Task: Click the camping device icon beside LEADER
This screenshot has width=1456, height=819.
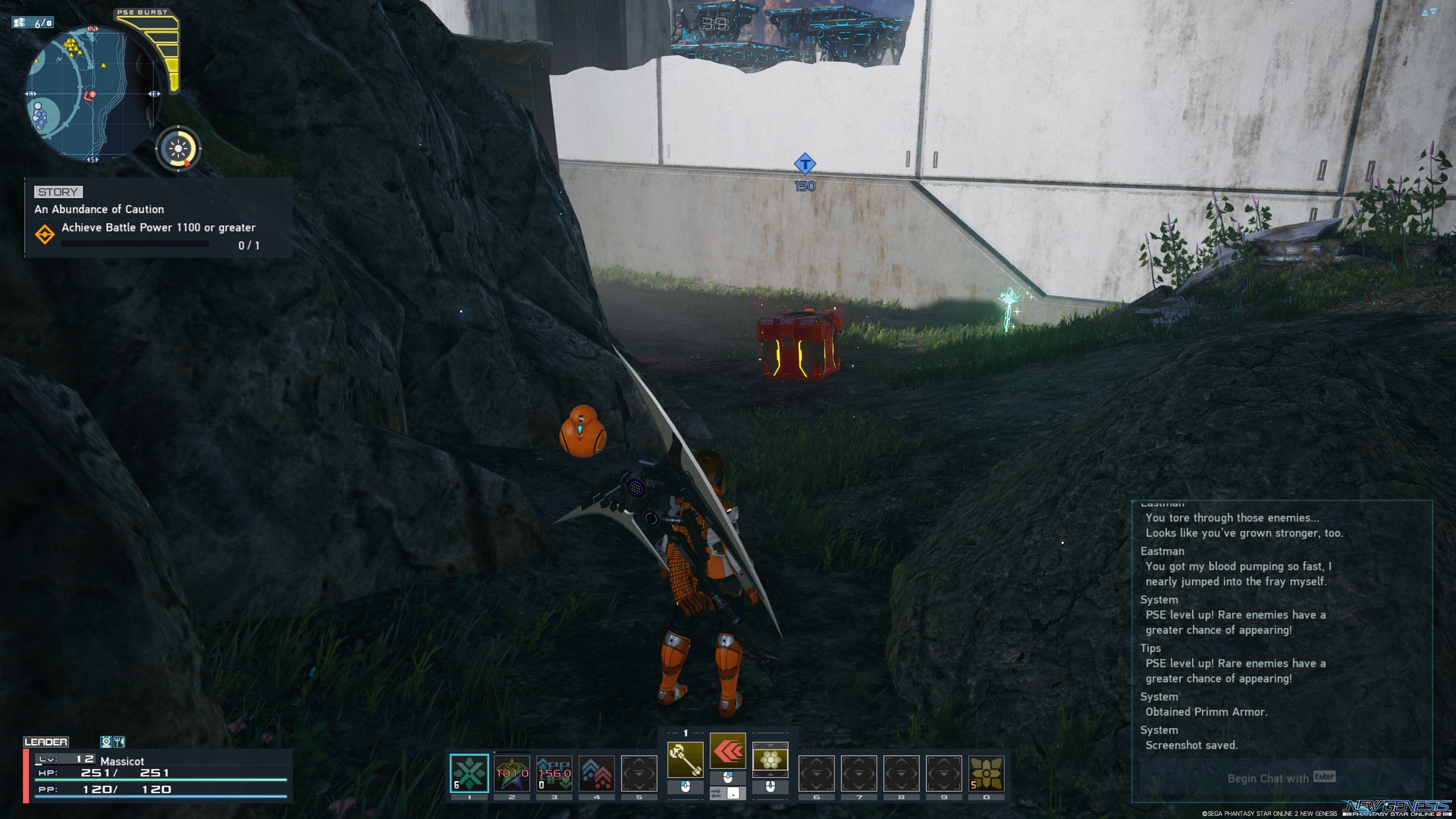Action: point(107,742)
